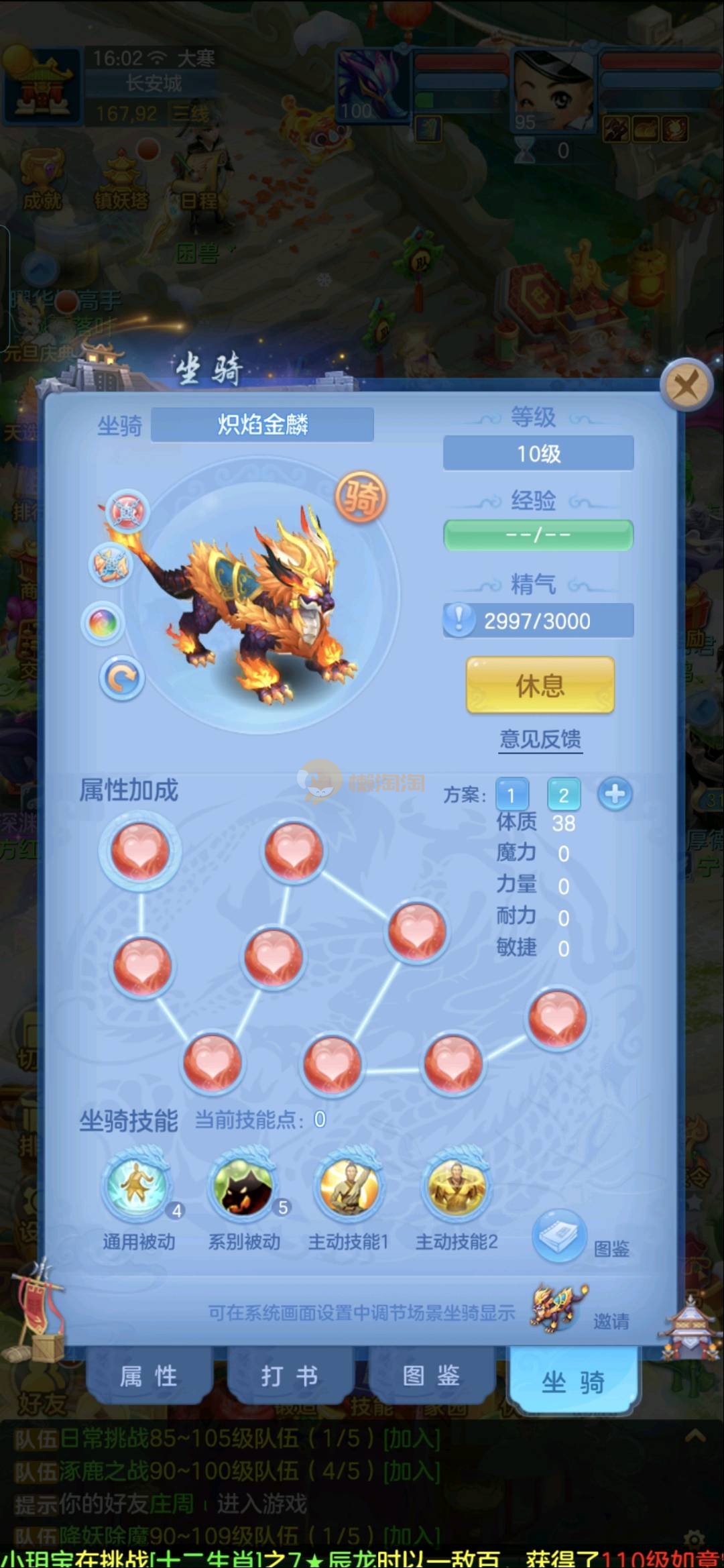The width and height of the screenshot is (724, 1568).
Task: Open the 图鉴 book icon
Action: pyautogui.click(x=559, y=1237)
